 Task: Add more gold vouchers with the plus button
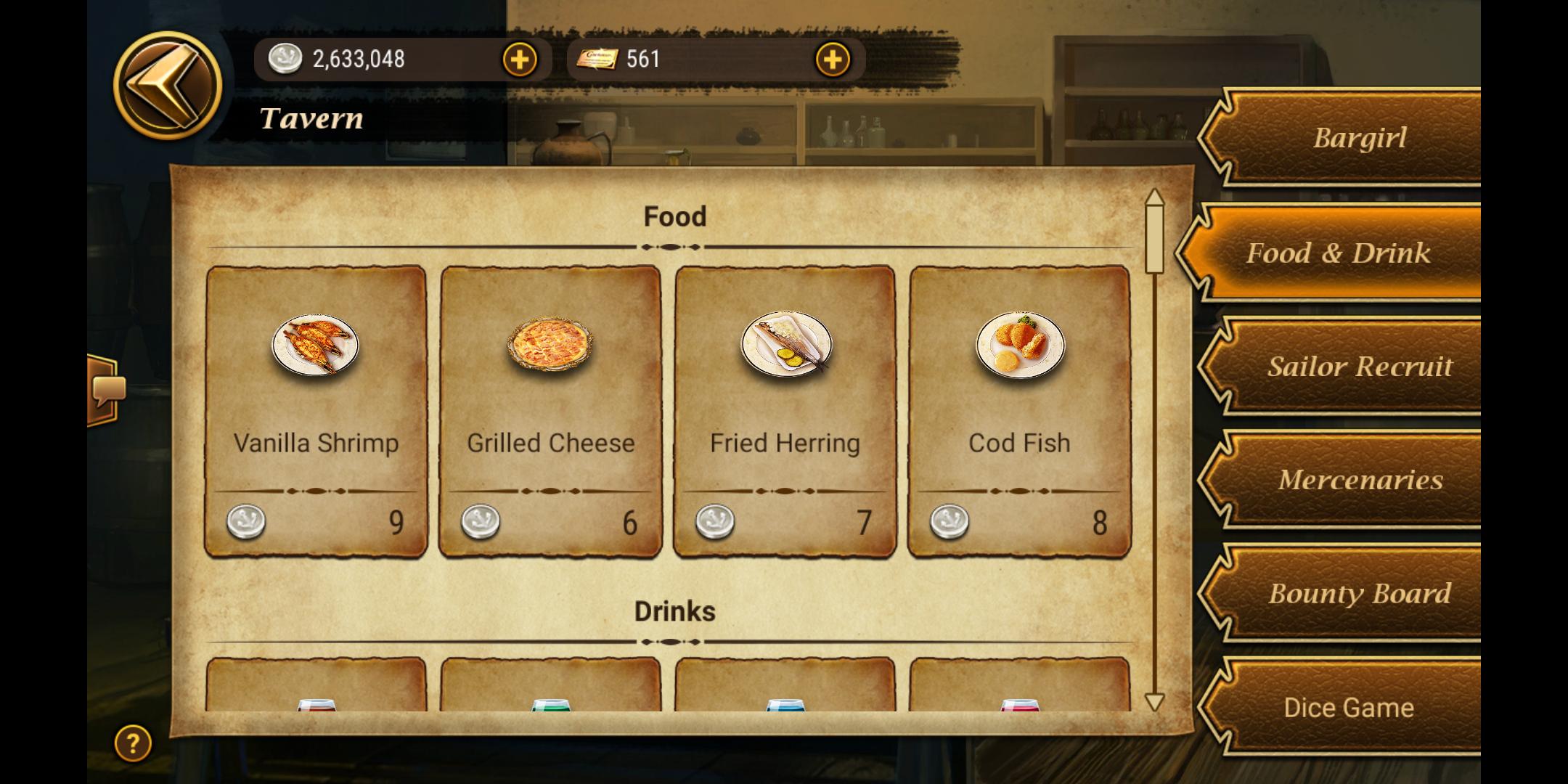click(833, 60)
